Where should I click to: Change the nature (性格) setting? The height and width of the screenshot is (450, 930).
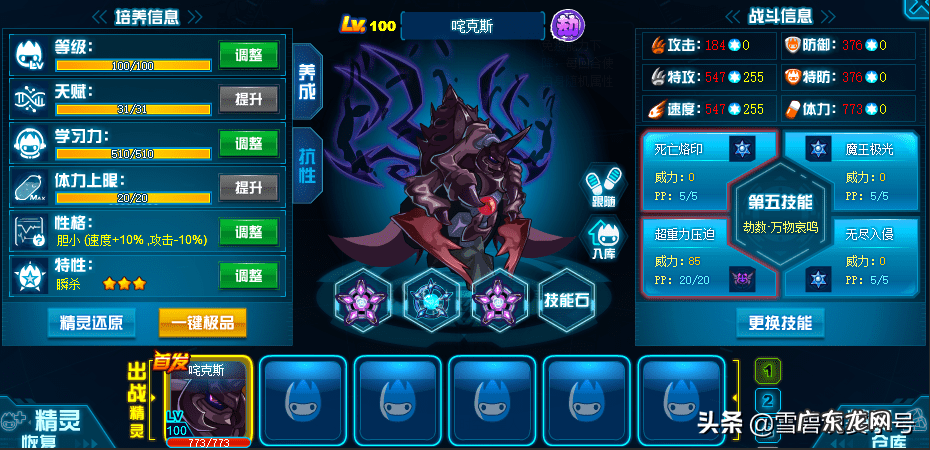248,232
